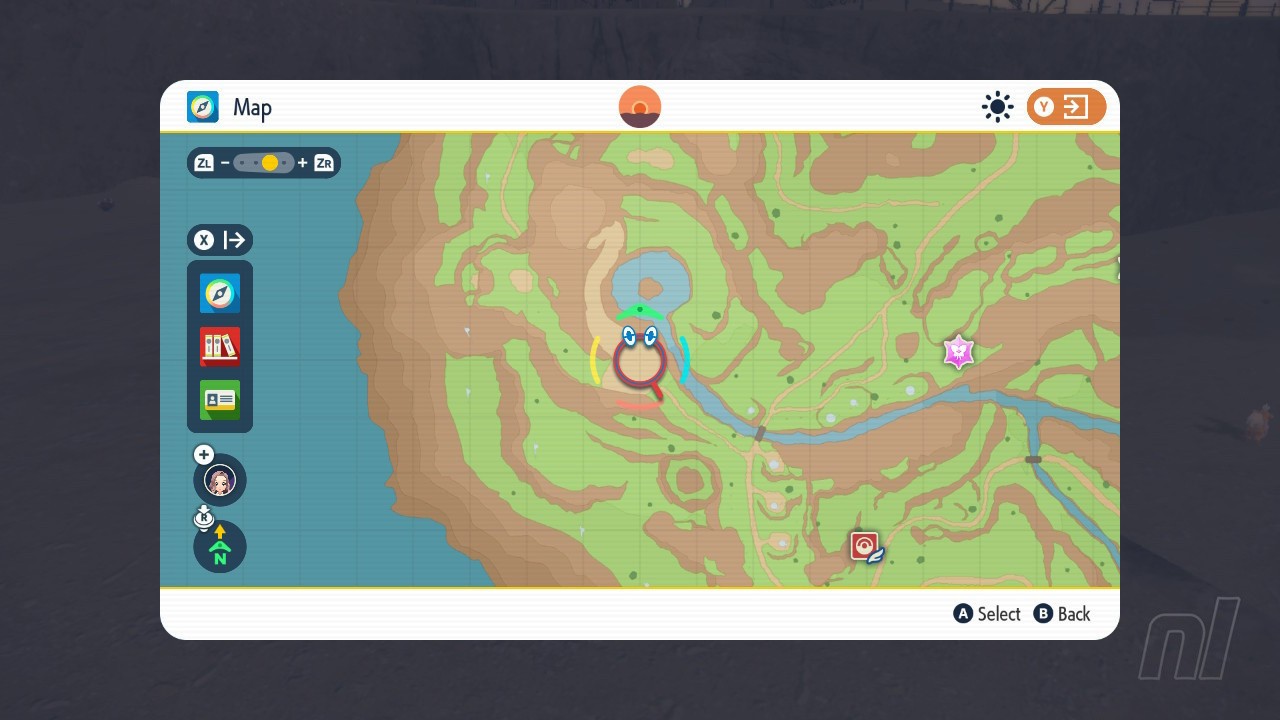The image size is (1280, 720).
Task: Open the Pokédex from the sidebar
Action: pyautogui.click(x=219, y=347)
